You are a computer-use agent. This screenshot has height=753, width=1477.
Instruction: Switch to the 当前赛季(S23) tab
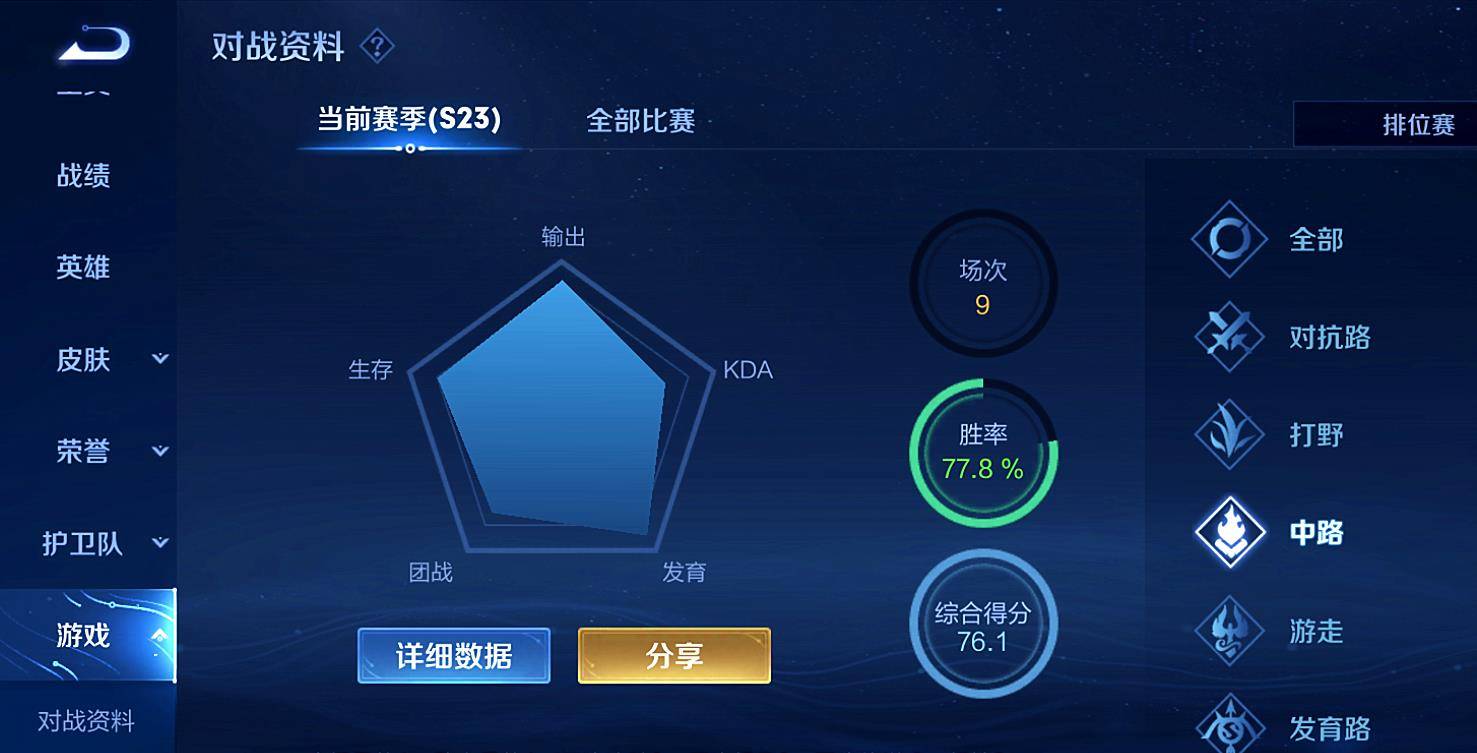(x=409, y=120)
